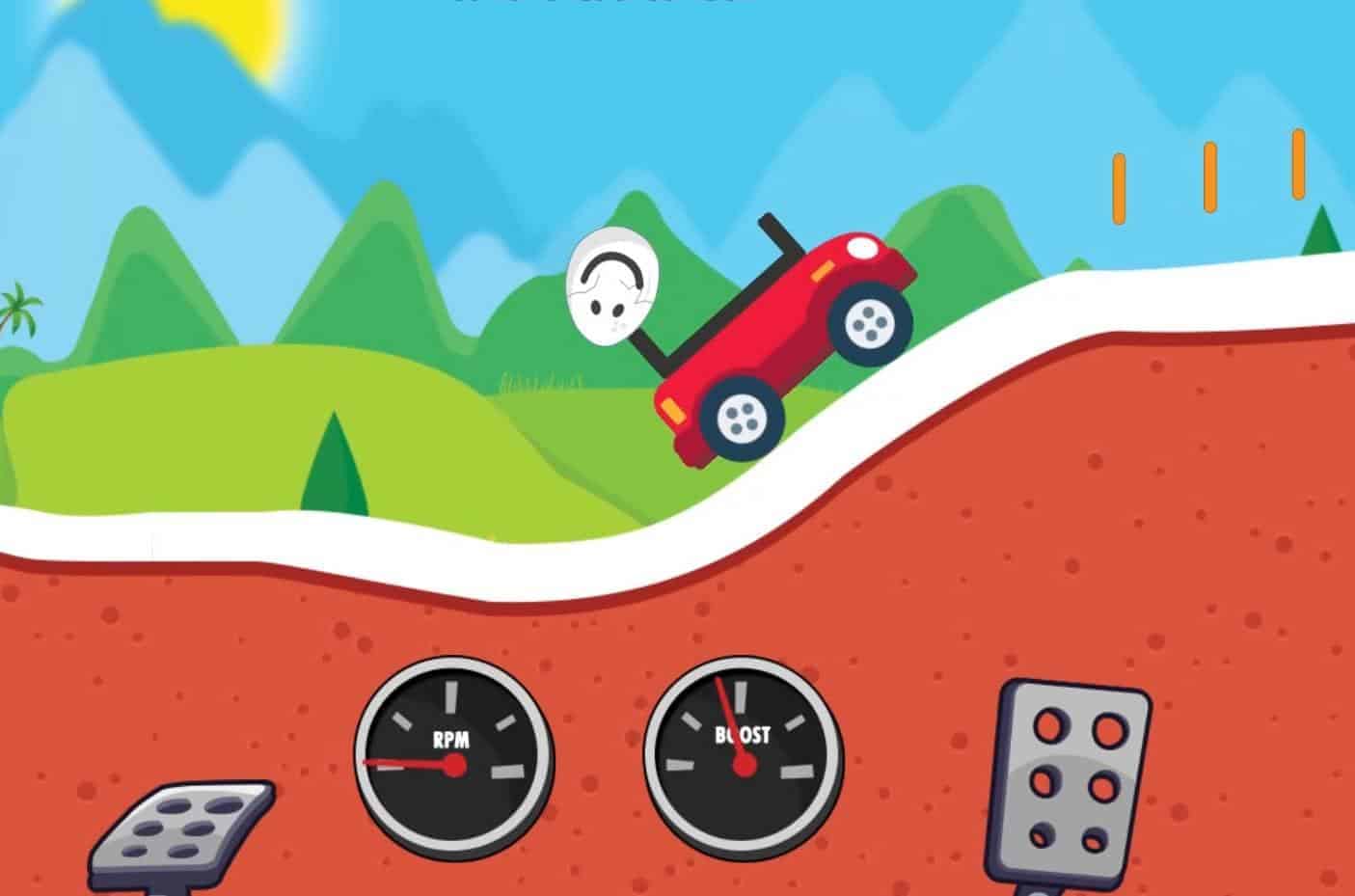Click the front wheel of the car
1355x896 pixels.
[x=870, y=323]
